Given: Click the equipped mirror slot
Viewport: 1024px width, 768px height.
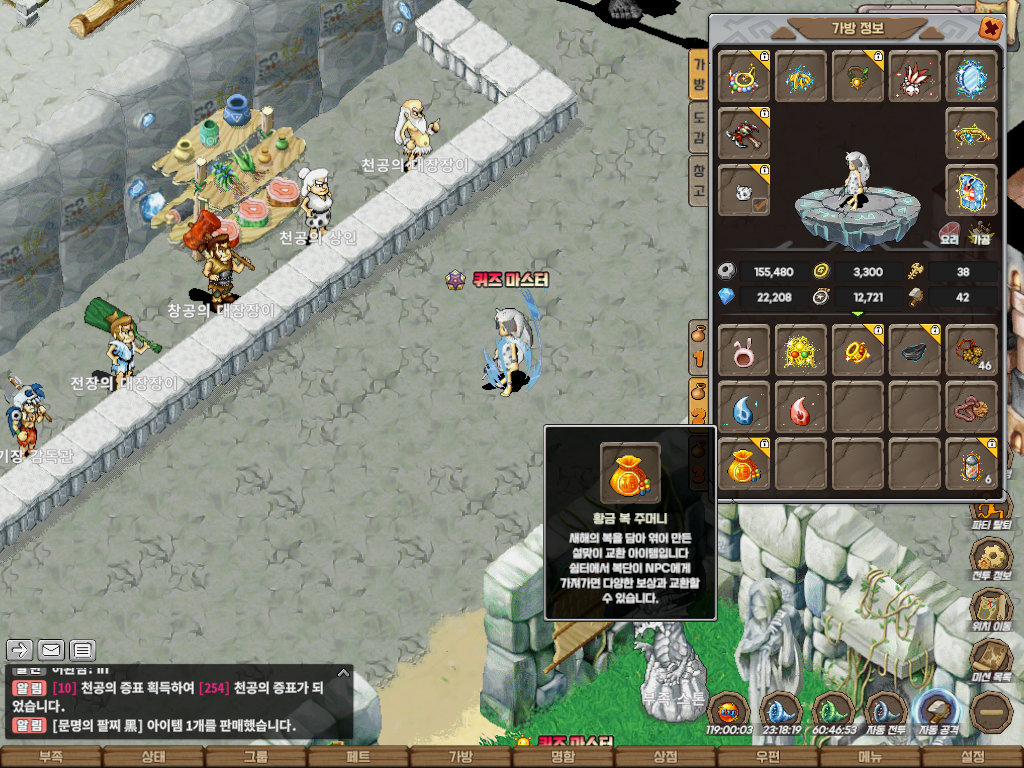Looking at the screenshot, I should pos(971,77).
